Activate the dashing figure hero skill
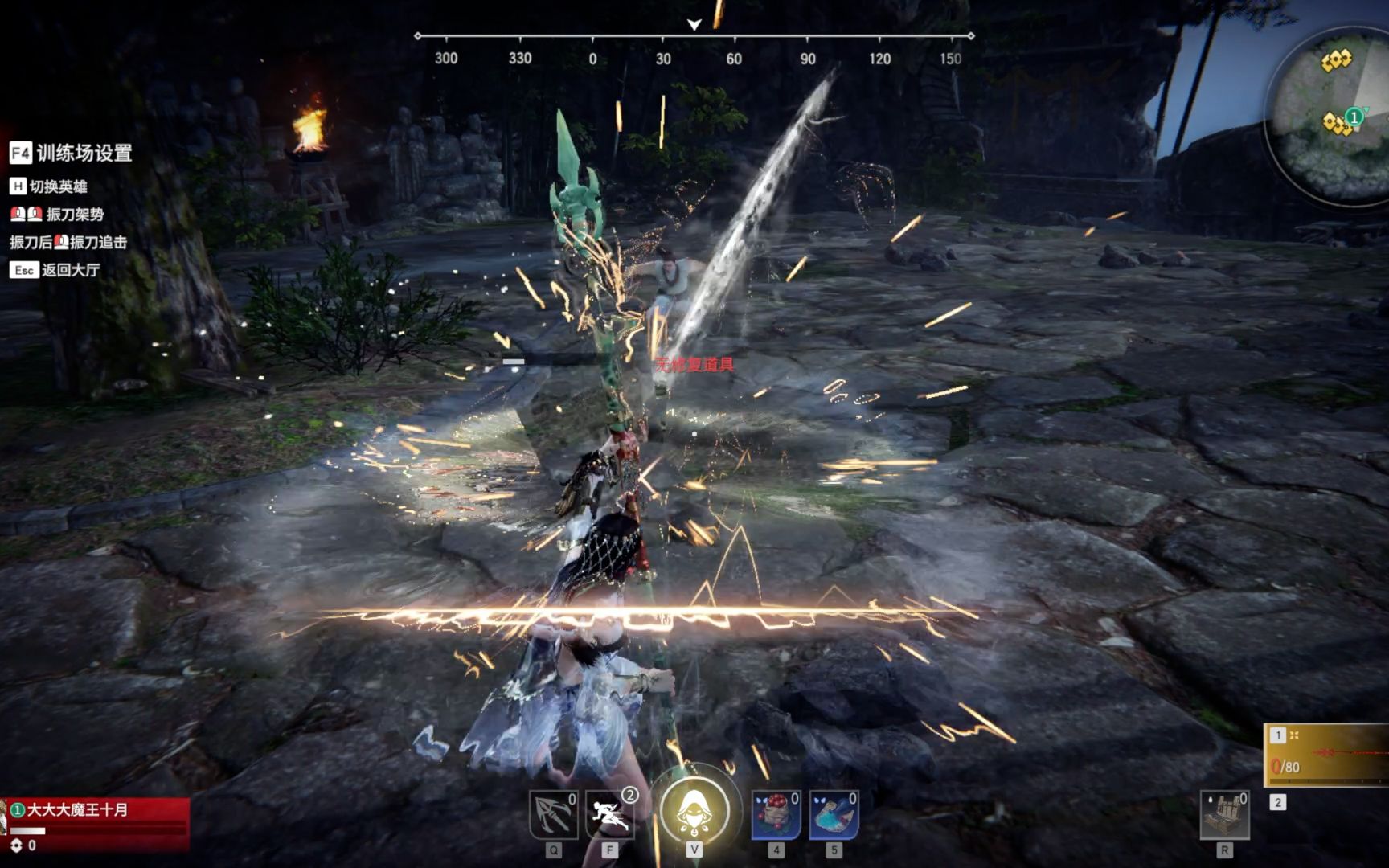The height and width of the screenshot is (868, 1389). 609,815
